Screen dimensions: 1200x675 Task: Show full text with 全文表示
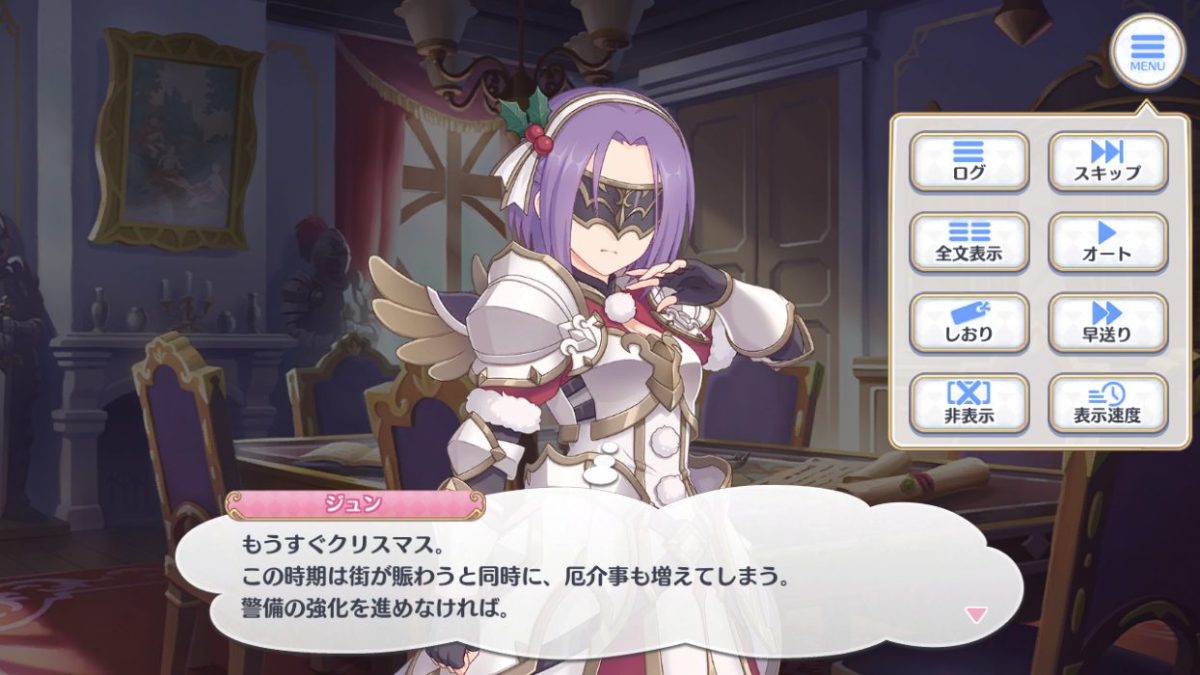pyautogui.click(x=968, y=242)
